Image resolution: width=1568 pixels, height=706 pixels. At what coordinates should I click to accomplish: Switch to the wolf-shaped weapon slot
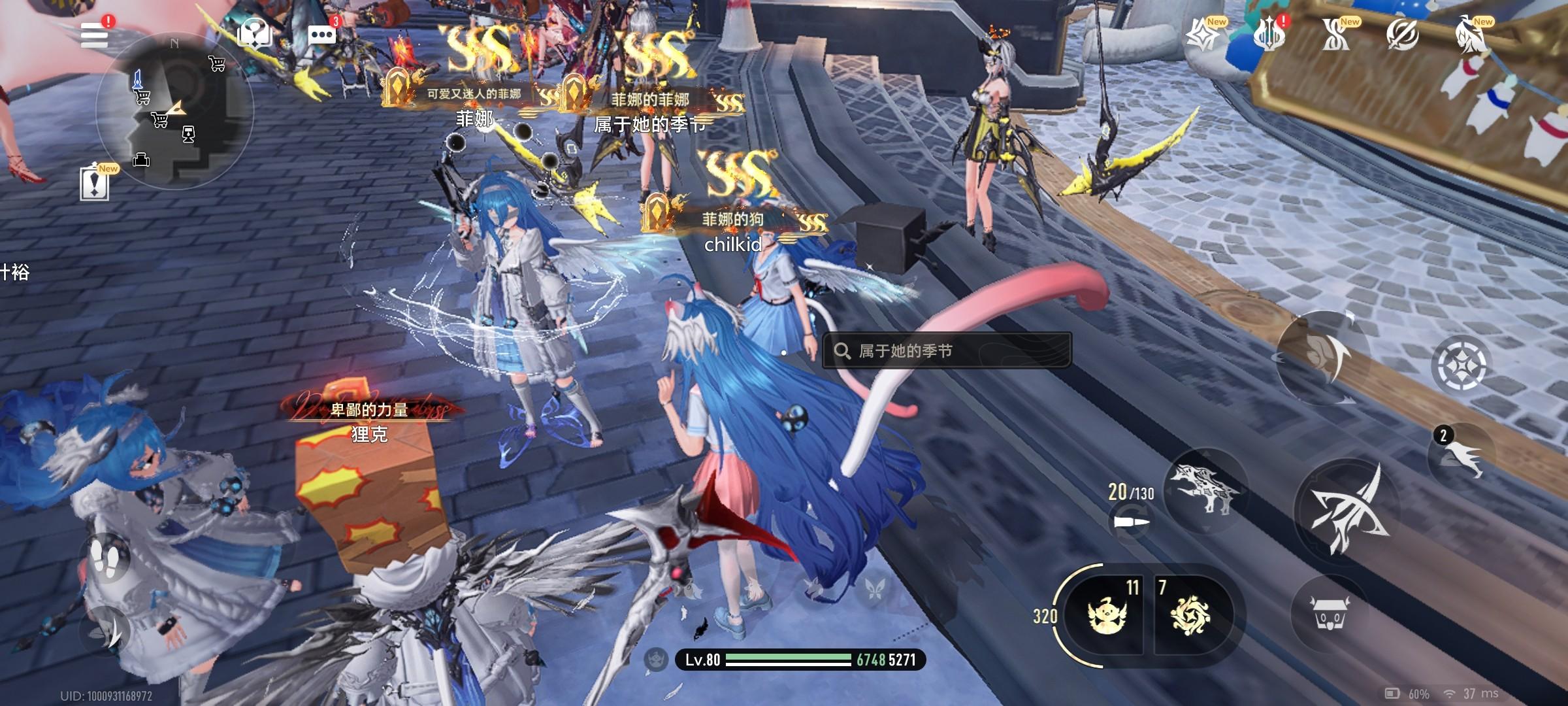click(1203, 488)
